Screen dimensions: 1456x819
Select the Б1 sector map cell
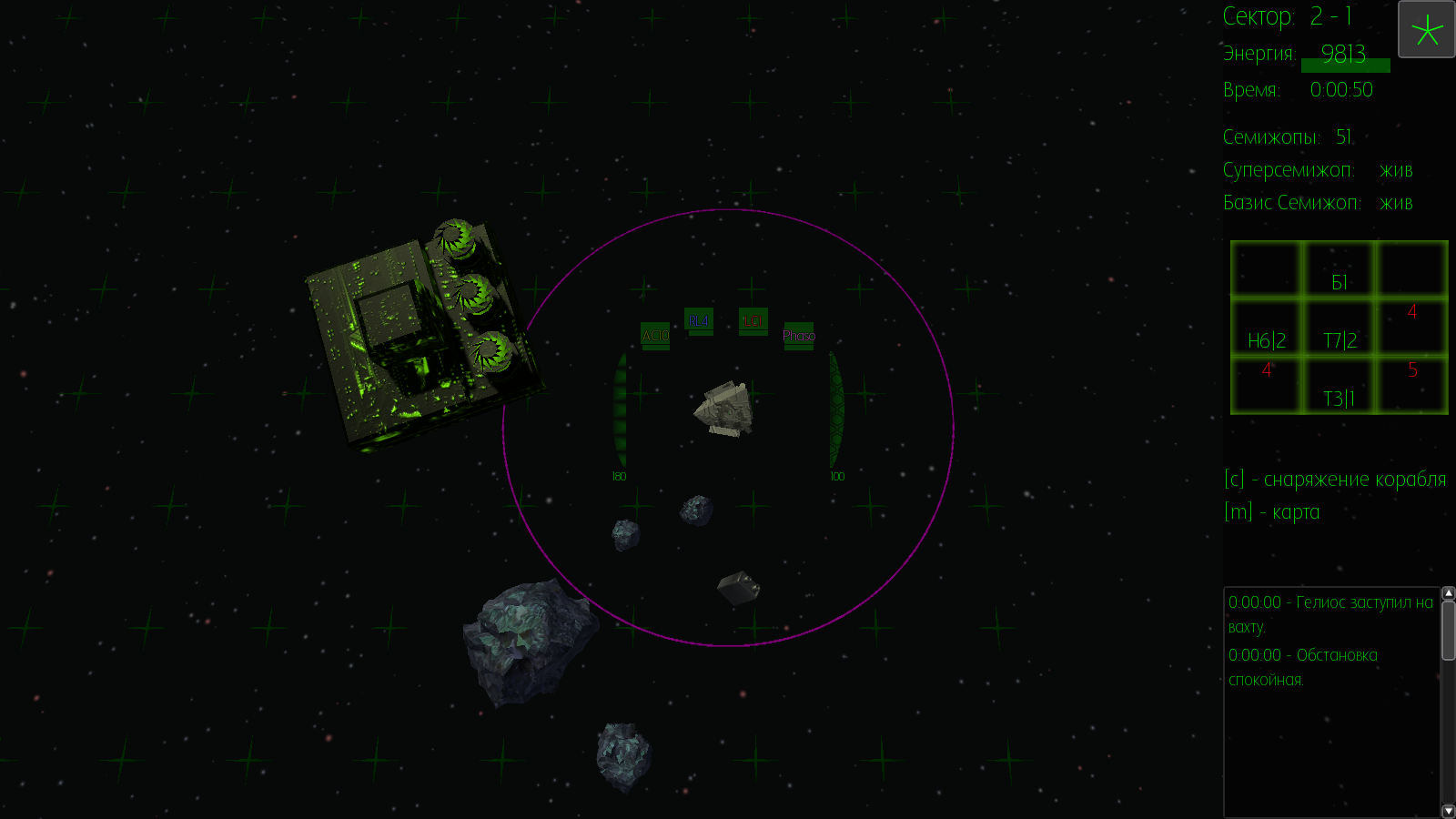tap(1340, 270)
